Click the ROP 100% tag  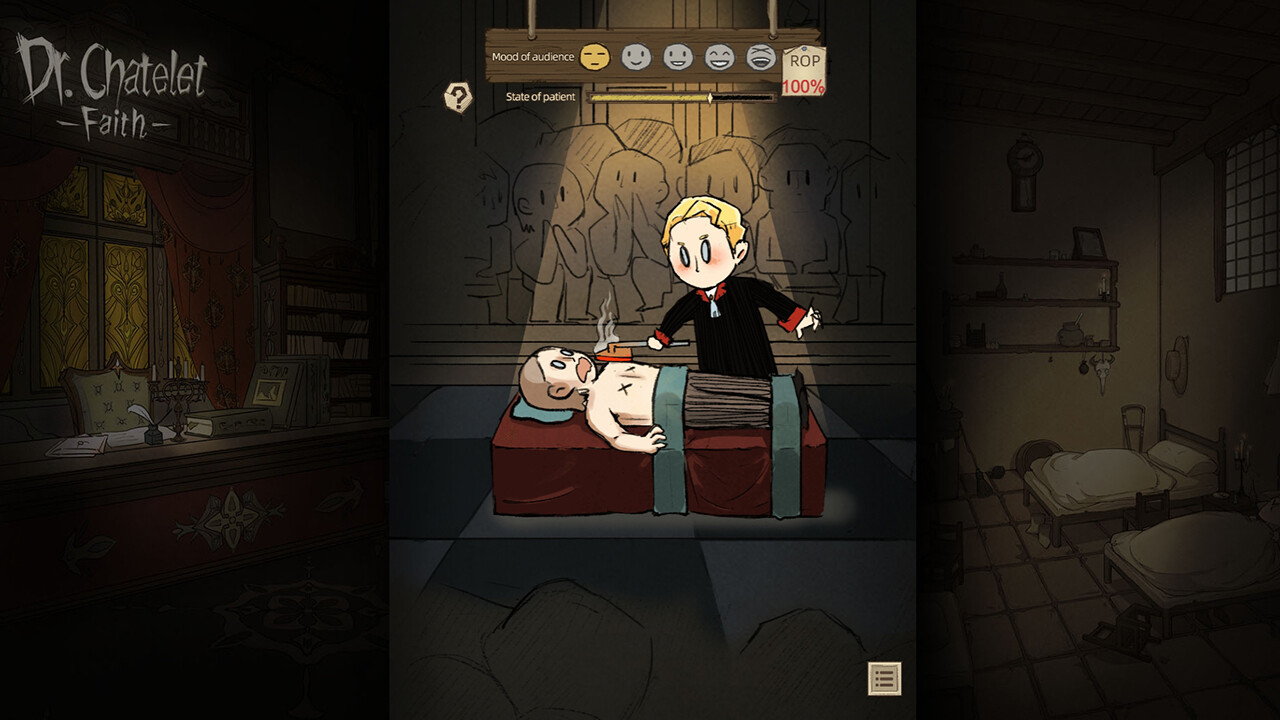pyautogui.click(x=804, y=72)
